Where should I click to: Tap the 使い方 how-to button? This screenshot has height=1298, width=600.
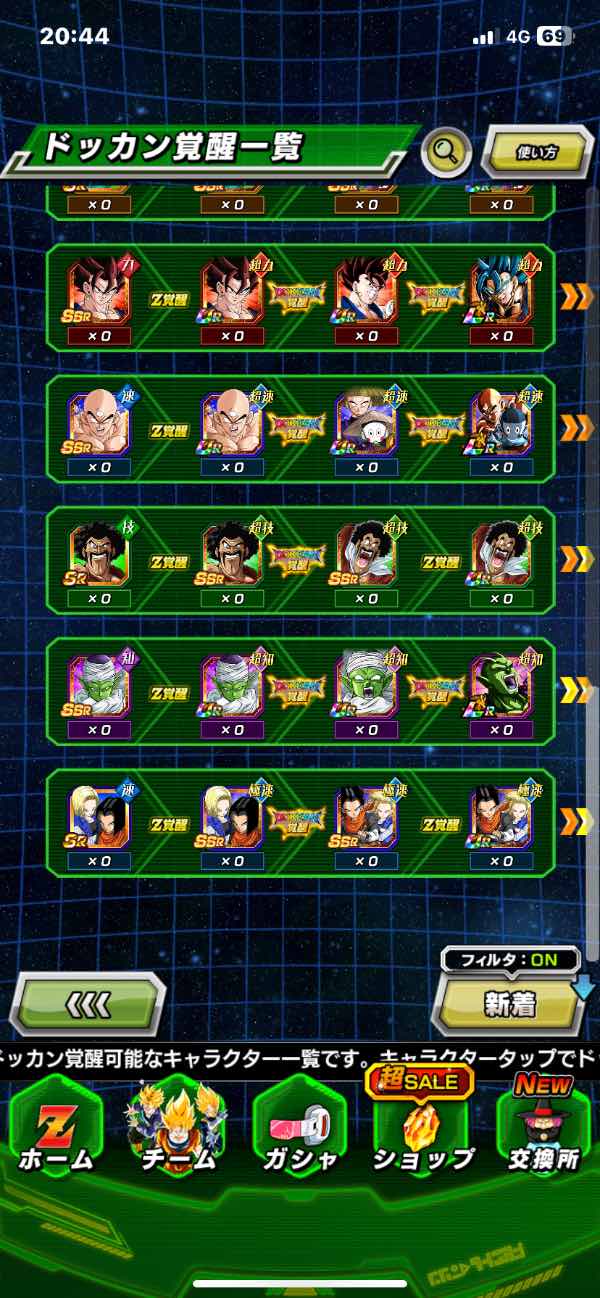coord(537,152)
